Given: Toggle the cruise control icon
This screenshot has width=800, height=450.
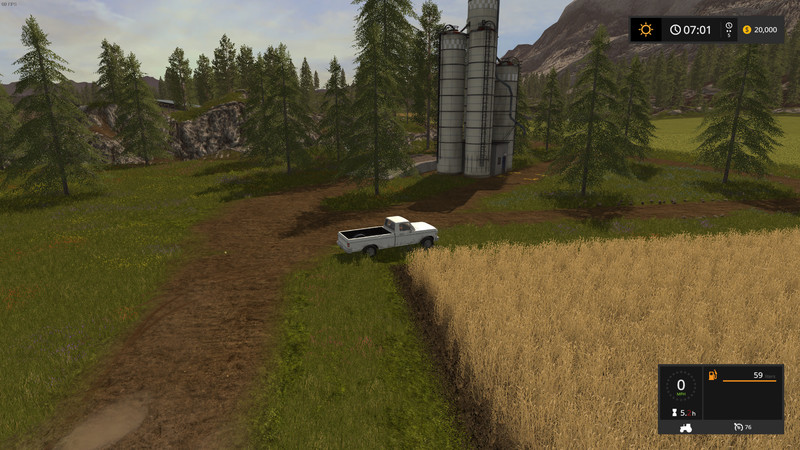Looking at the screenshot, I should pos(738,427).
